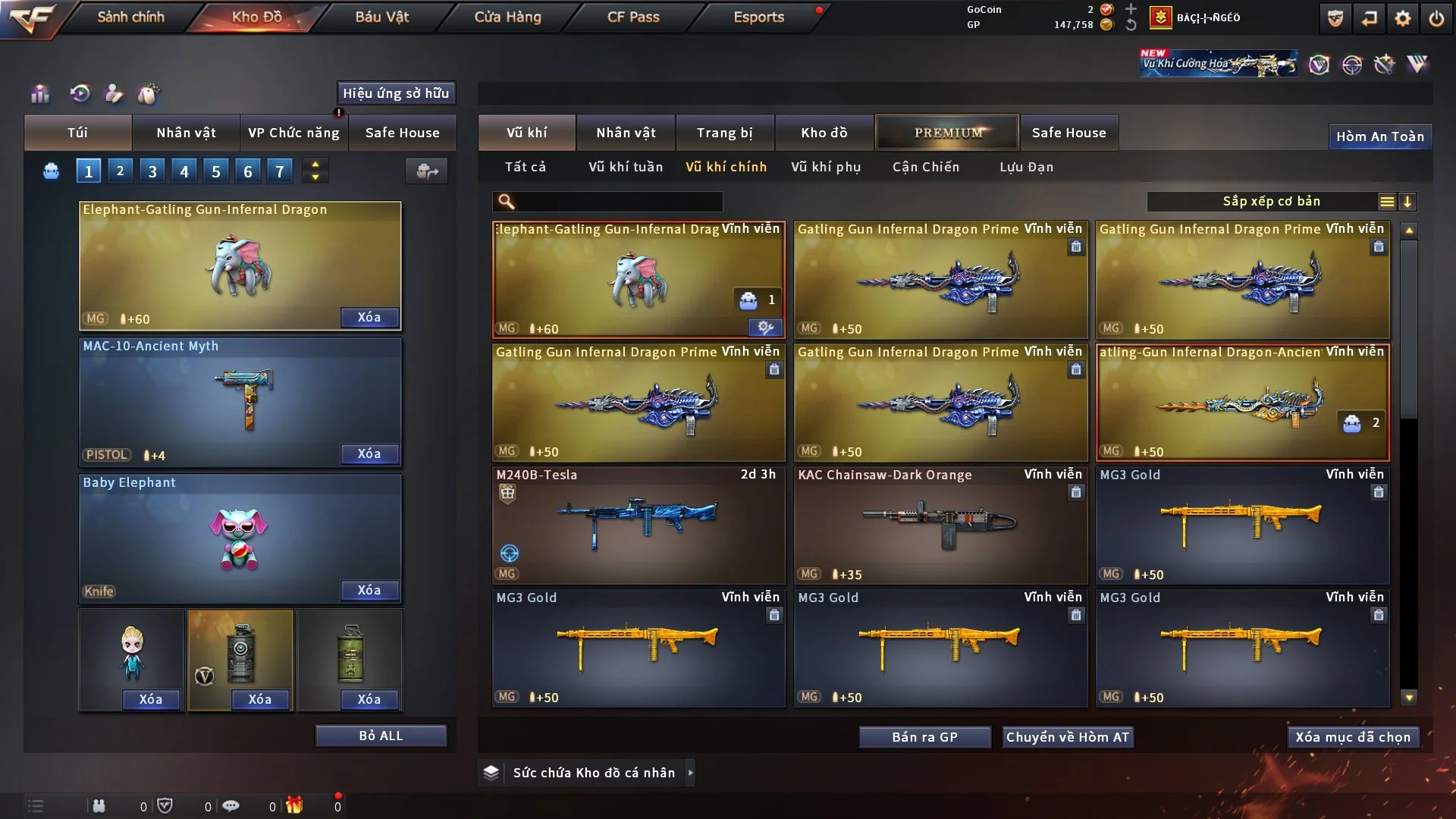Click the power exit icon

tap(1436, 18)
